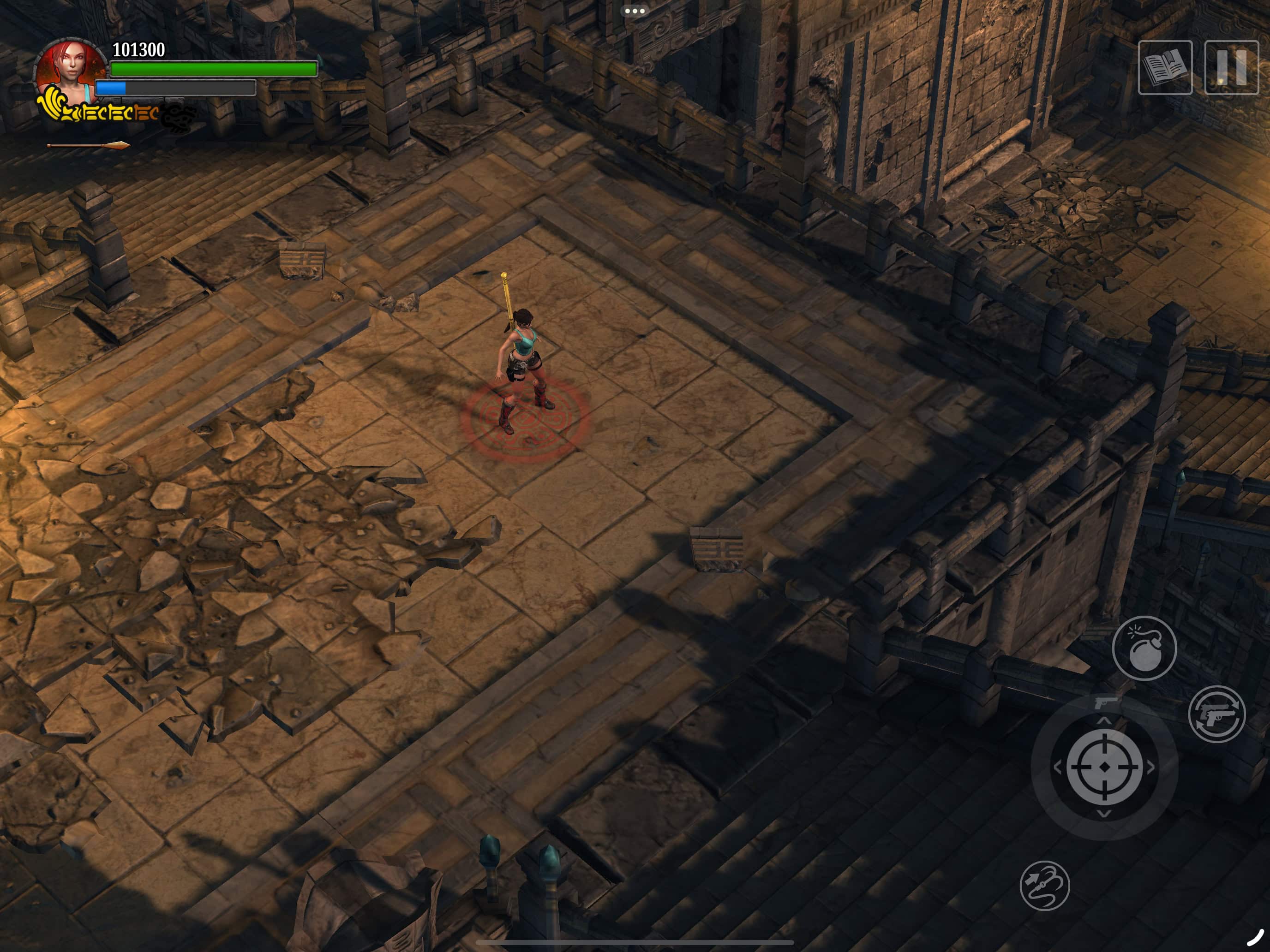The height and width of the screenshot is (952, 1270).
Task: Tap the three-dot multitasking menu
Action: pyautogui.click(x=635, y=11)
